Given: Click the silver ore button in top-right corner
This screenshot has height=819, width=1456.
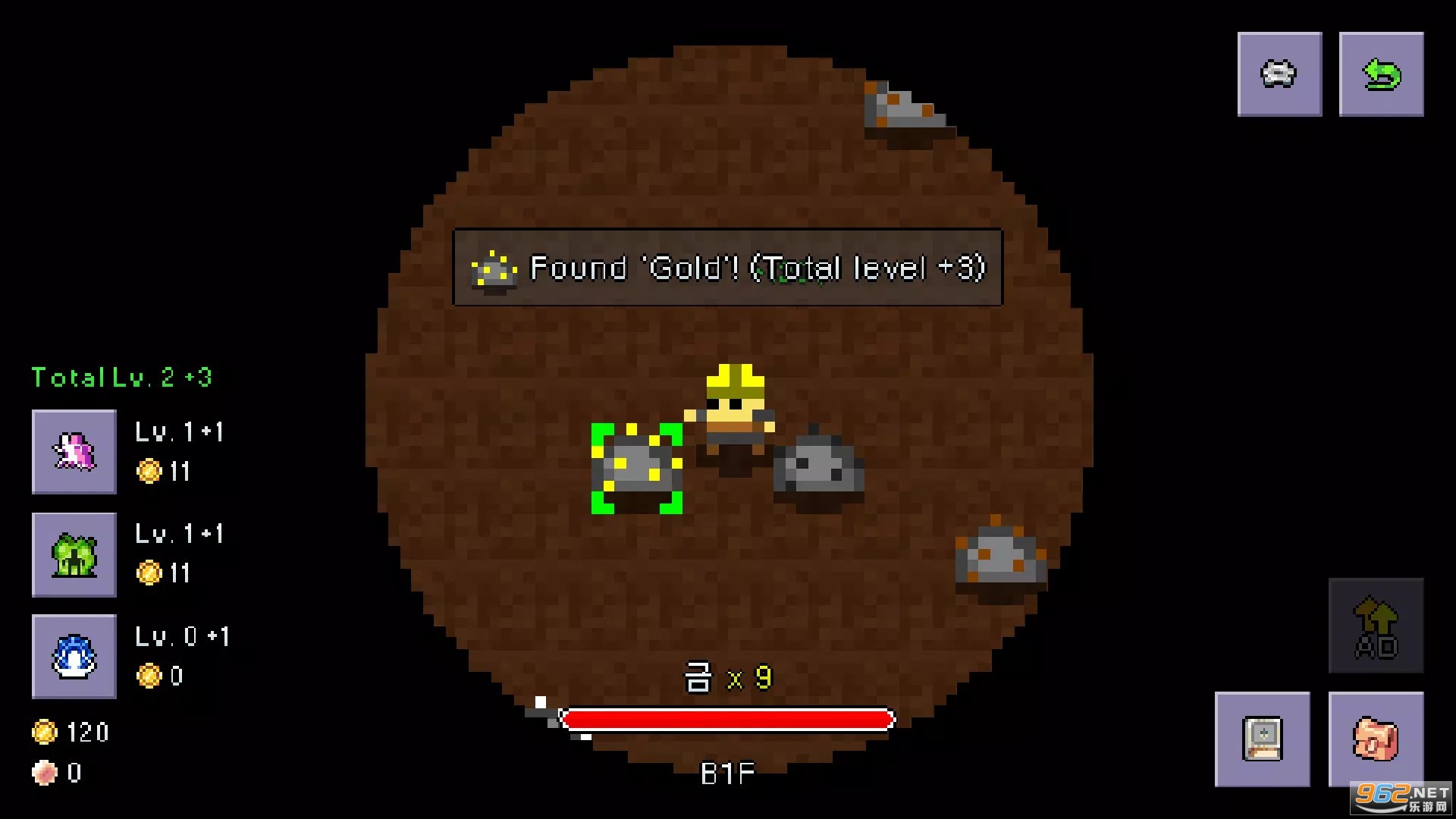Looking at the screenshot, I should tap(1279, 74).
